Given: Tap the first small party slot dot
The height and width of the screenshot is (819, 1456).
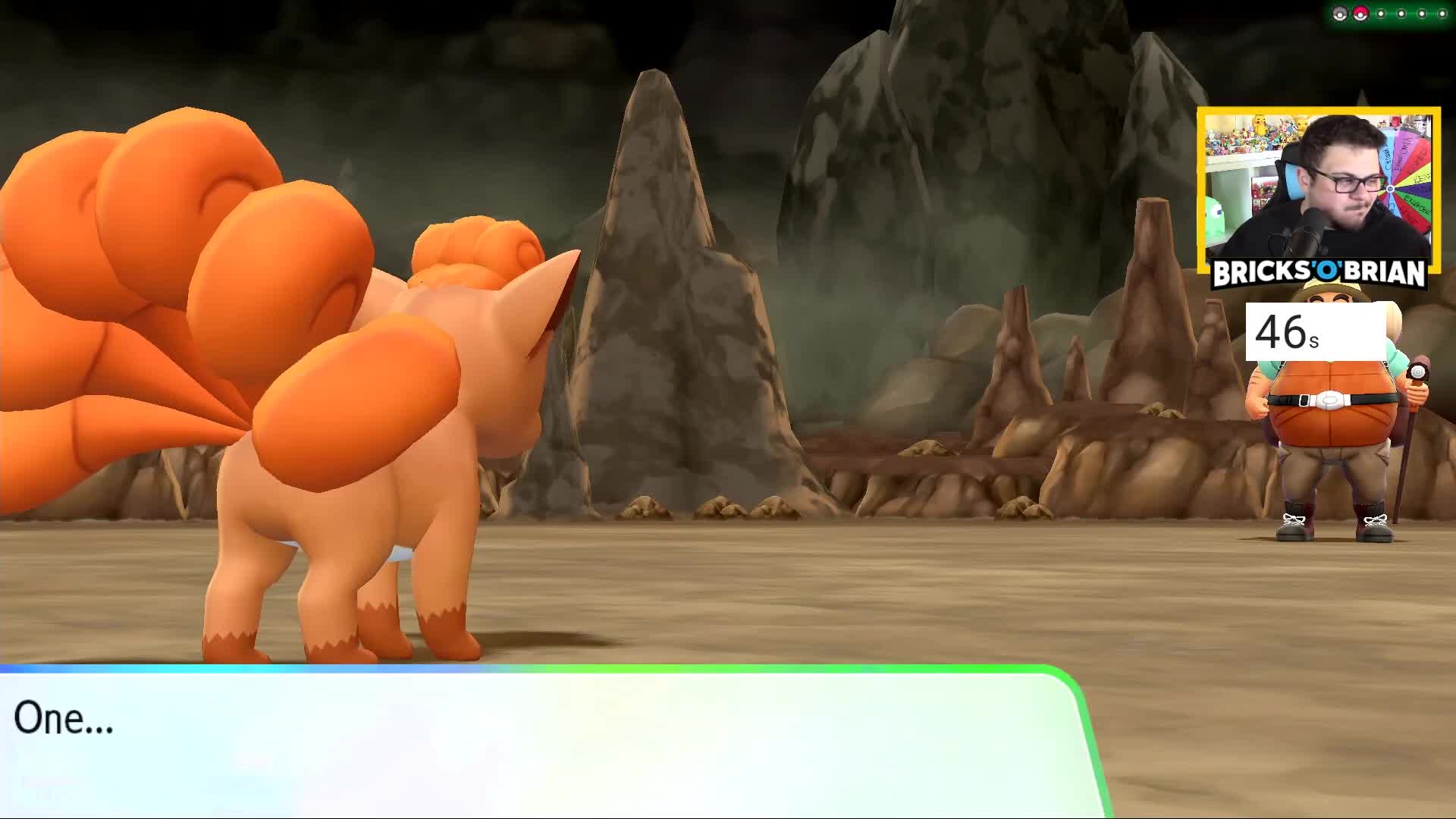Looking at the screenshot, I should tap(1381, 14).
